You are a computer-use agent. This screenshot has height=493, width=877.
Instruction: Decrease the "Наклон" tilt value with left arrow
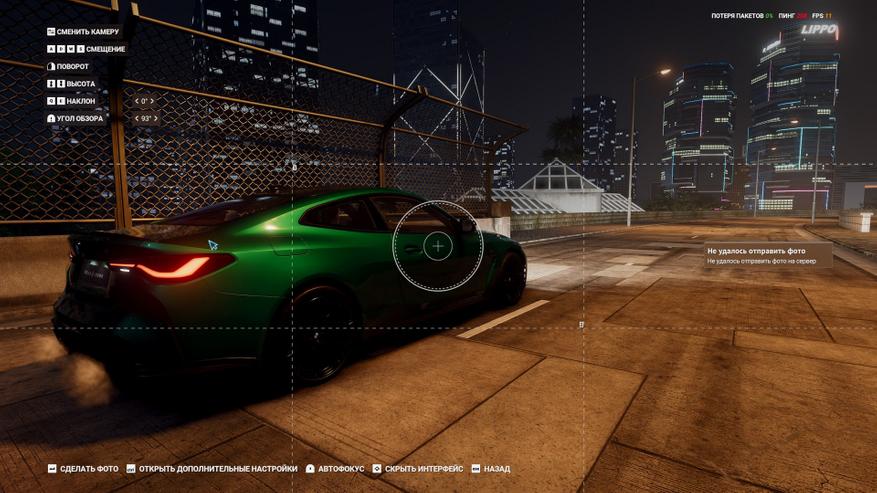pyautogui.click(x=136, y=101)
